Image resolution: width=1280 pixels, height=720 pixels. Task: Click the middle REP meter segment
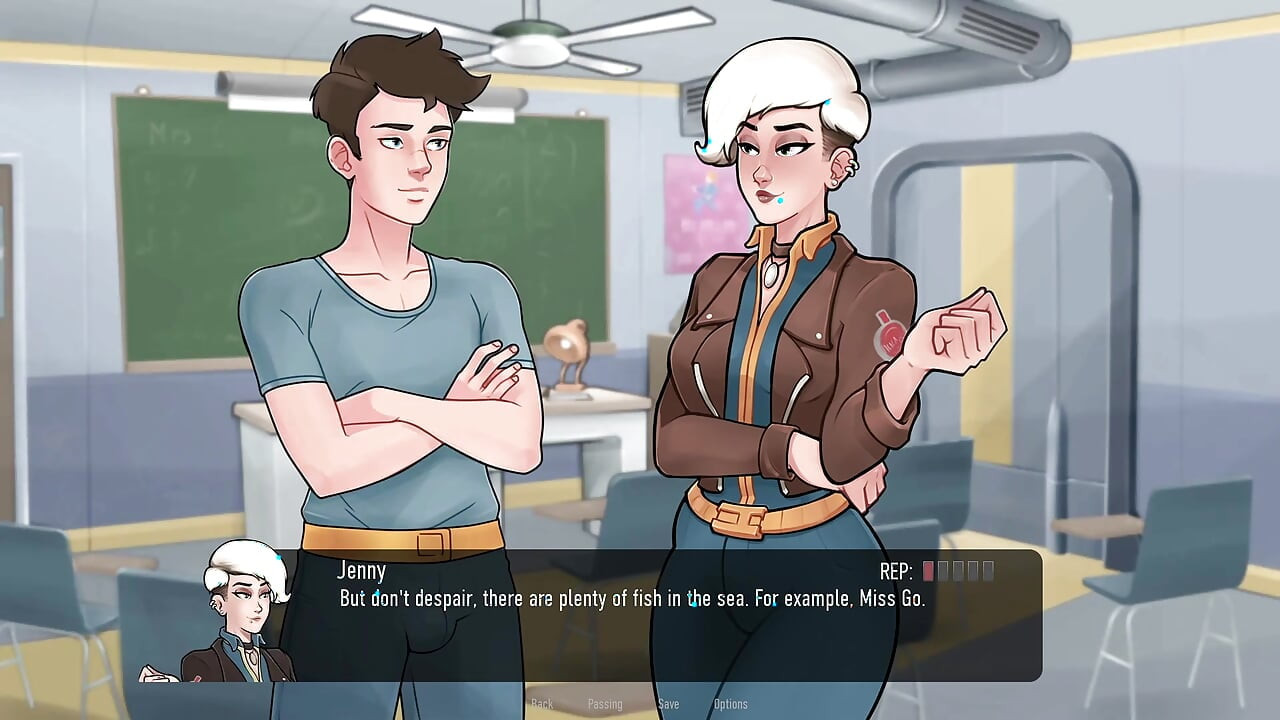pos(958,572)
